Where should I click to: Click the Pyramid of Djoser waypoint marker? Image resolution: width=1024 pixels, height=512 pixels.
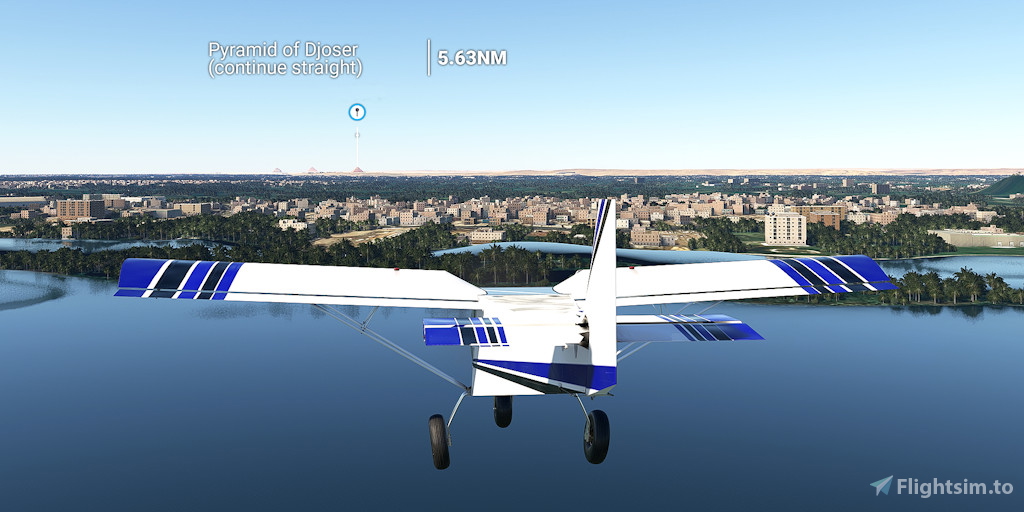click(356, 112)
